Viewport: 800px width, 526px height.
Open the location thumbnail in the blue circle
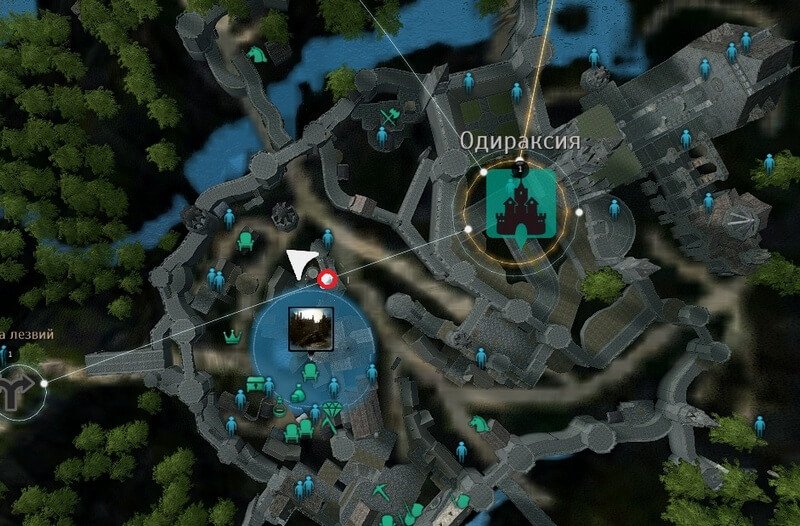[308, 328]
